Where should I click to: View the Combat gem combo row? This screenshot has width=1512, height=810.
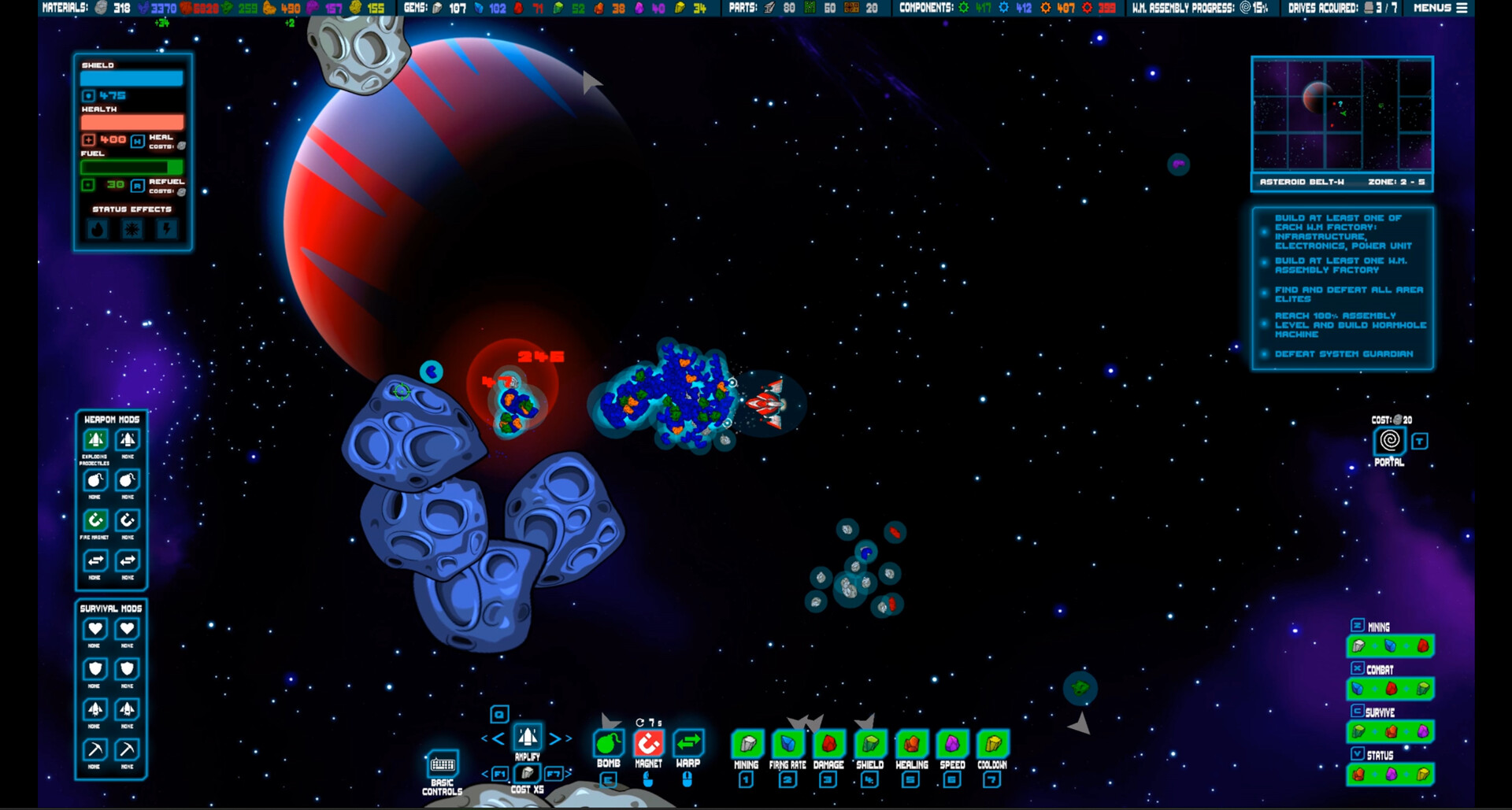tap(1390, 688)
